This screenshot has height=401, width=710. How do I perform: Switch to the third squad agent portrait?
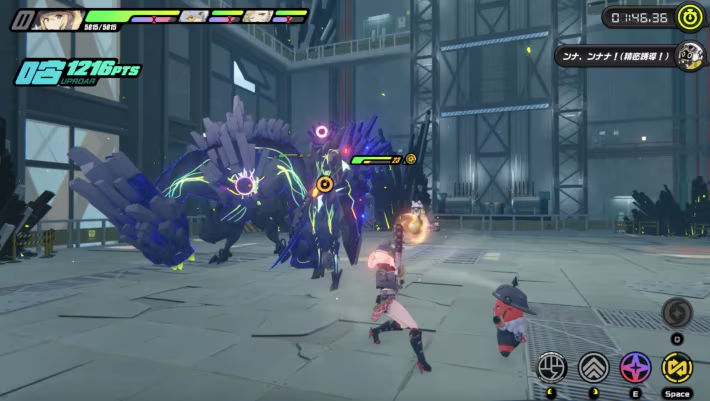[x=258, y=16]
